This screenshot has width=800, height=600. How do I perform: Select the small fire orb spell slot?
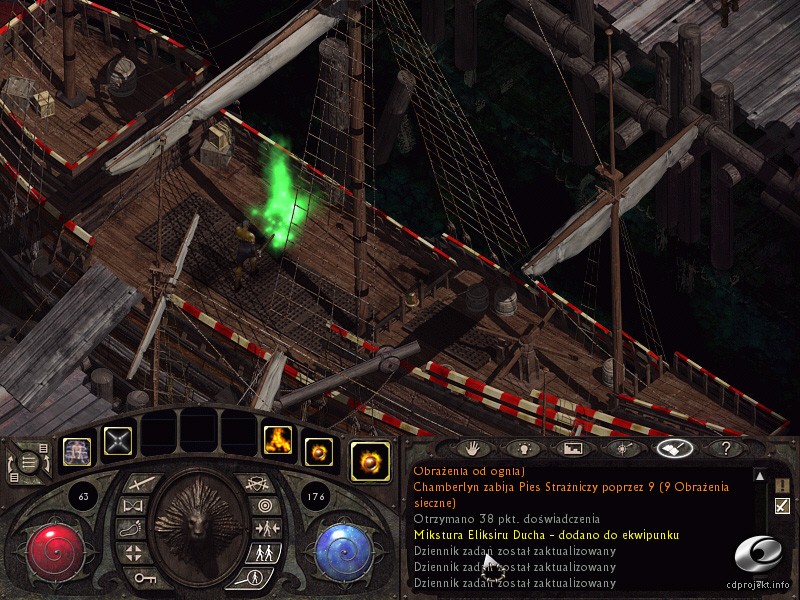(x=318, y=452)
